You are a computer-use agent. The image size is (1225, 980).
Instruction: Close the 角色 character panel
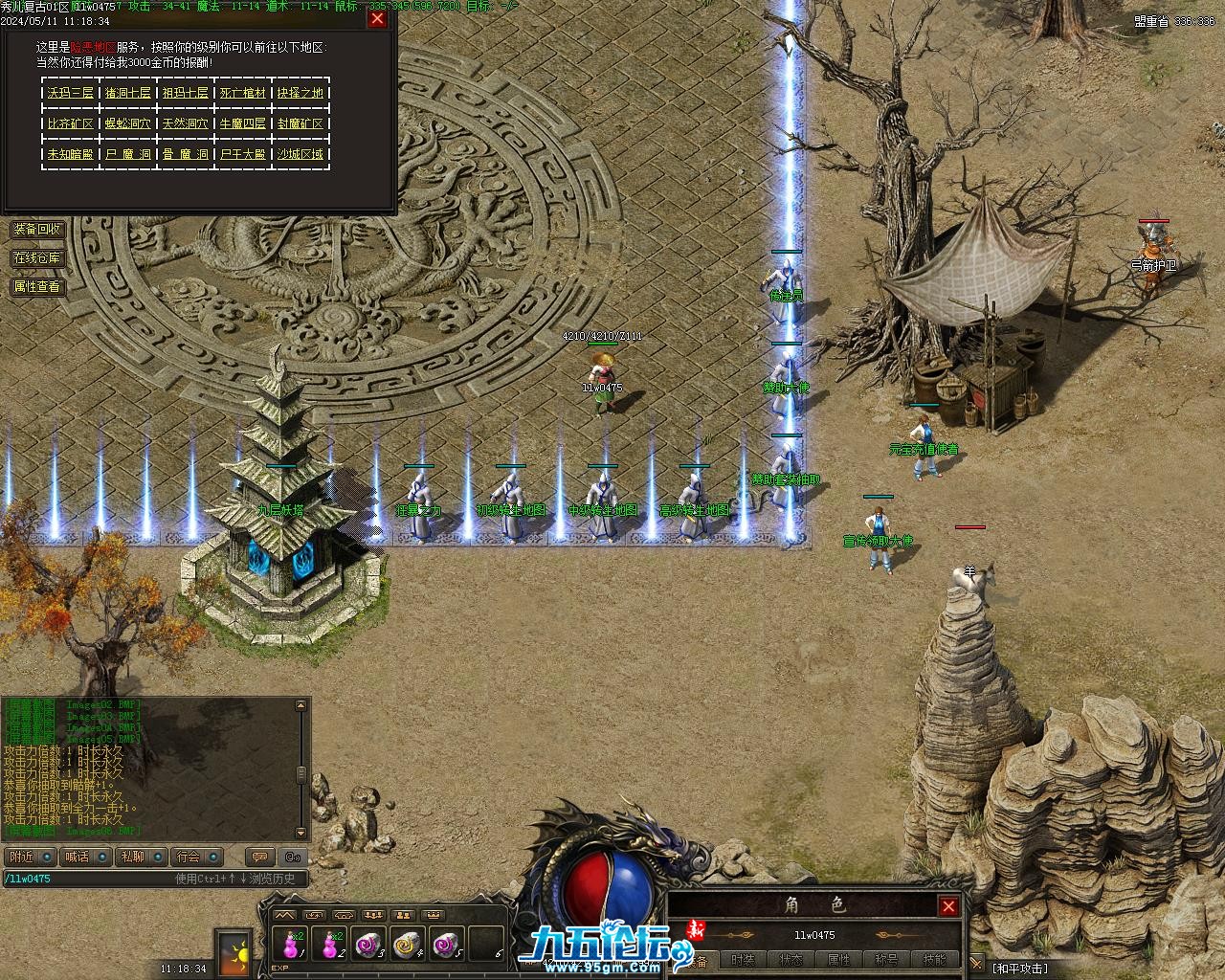[948, 906]
